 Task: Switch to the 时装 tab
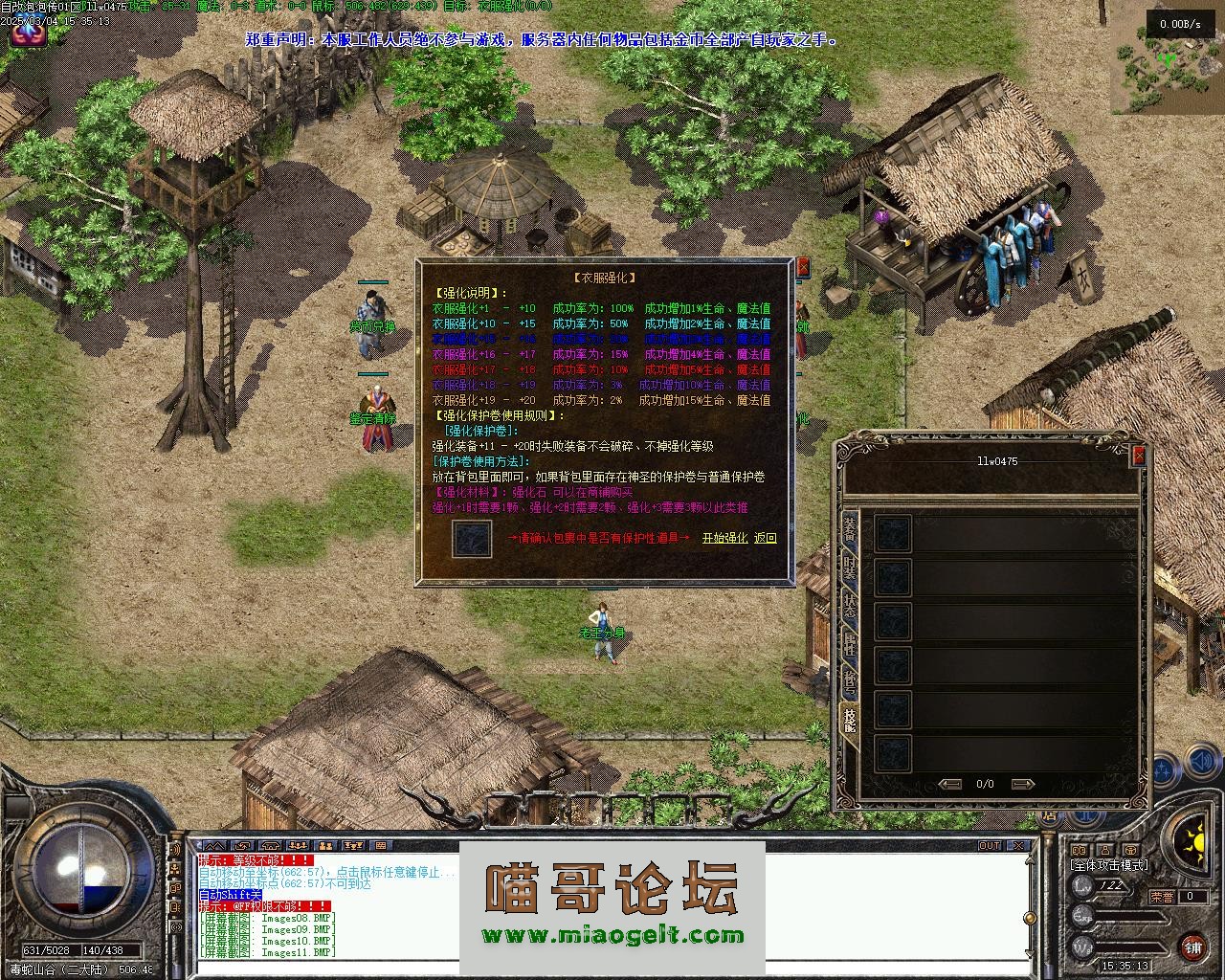(x=849, y=566)
